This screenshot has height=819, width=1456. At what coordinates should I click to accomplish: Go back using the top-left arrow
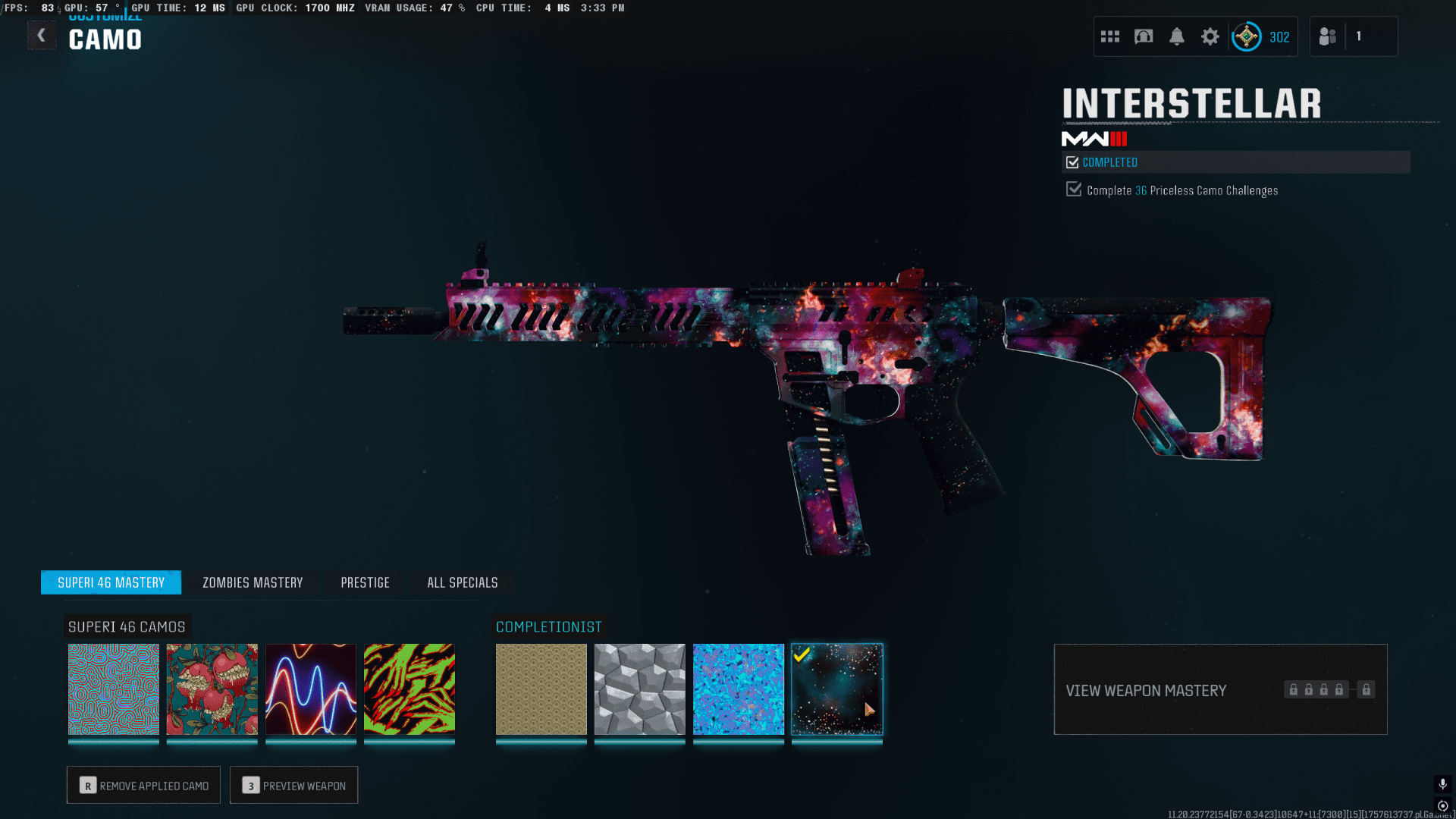(42, 36)
